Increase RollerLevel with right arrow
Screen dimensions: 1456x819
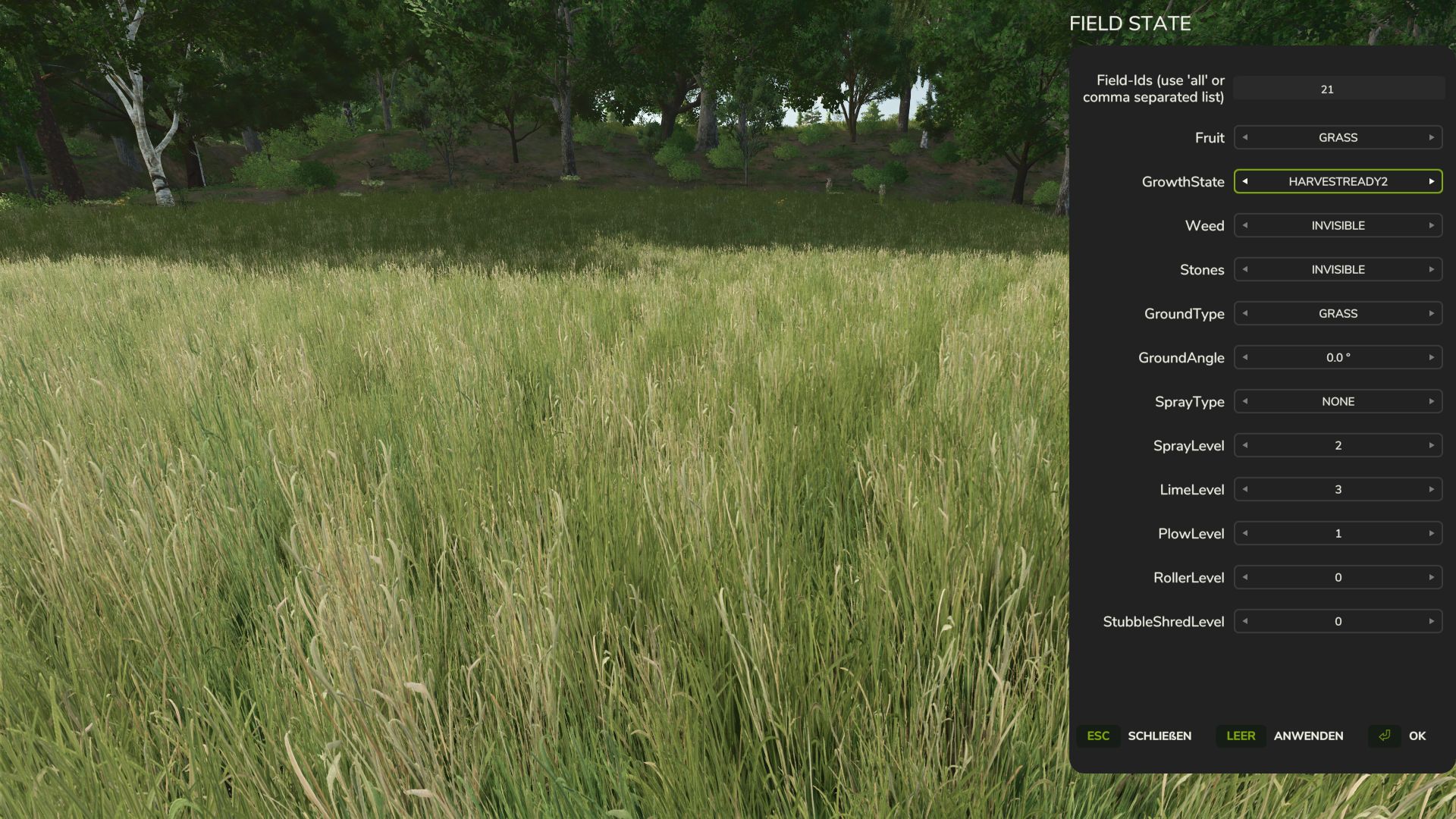(x=1432, y=577)
